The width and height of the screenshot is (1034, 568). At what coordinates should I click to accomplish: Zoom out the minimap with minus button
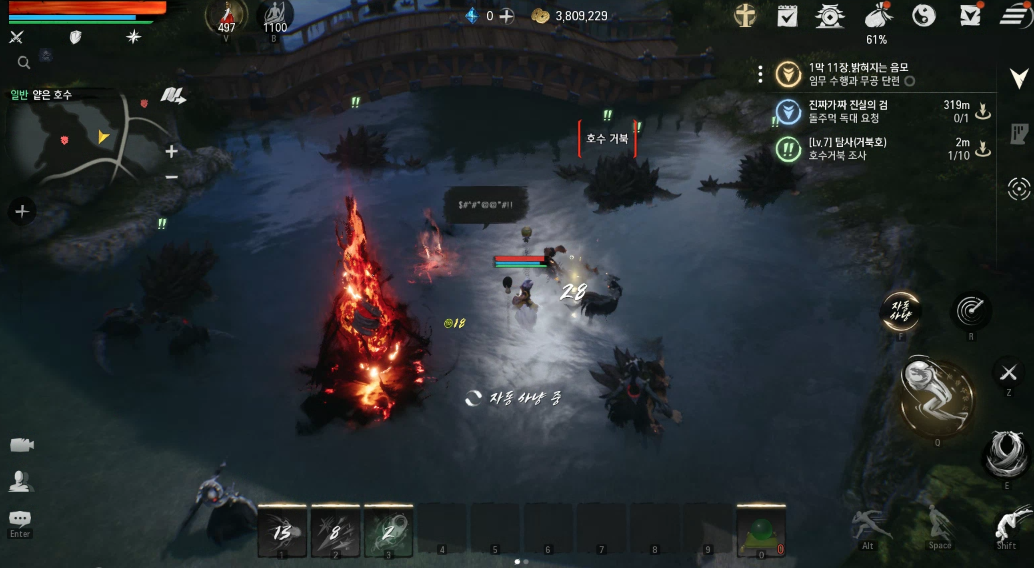[x=171, y=177]
